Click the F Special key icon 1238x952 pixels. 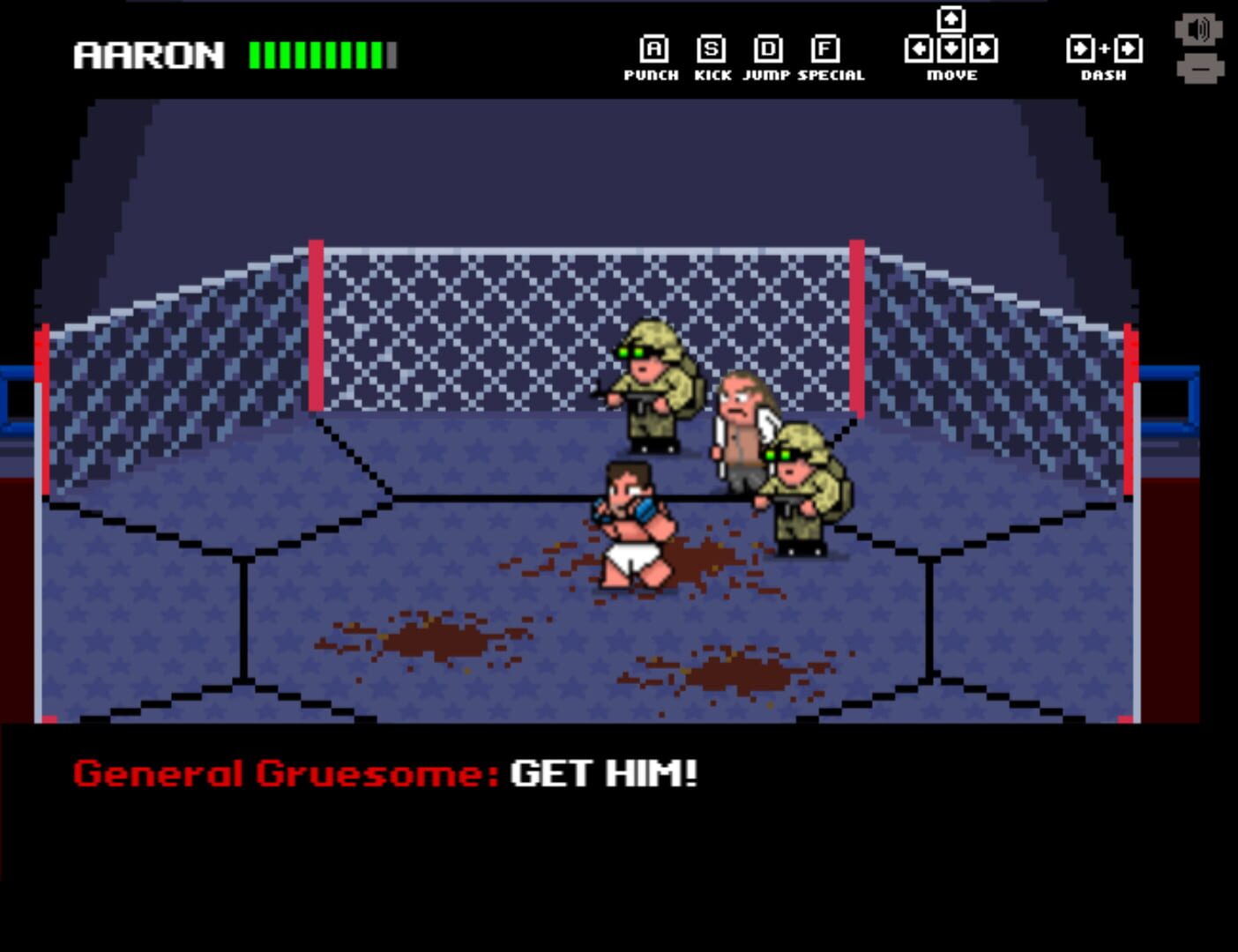point(827,46)
